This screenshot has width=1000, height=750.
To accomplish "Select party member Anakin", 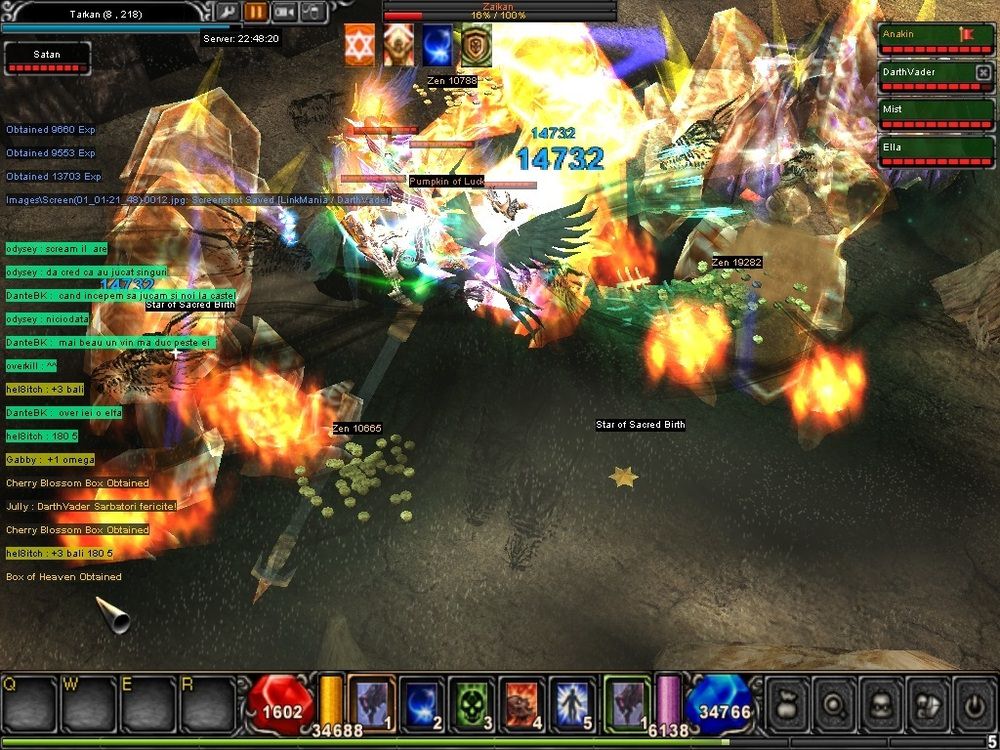I will pos(936,39).
